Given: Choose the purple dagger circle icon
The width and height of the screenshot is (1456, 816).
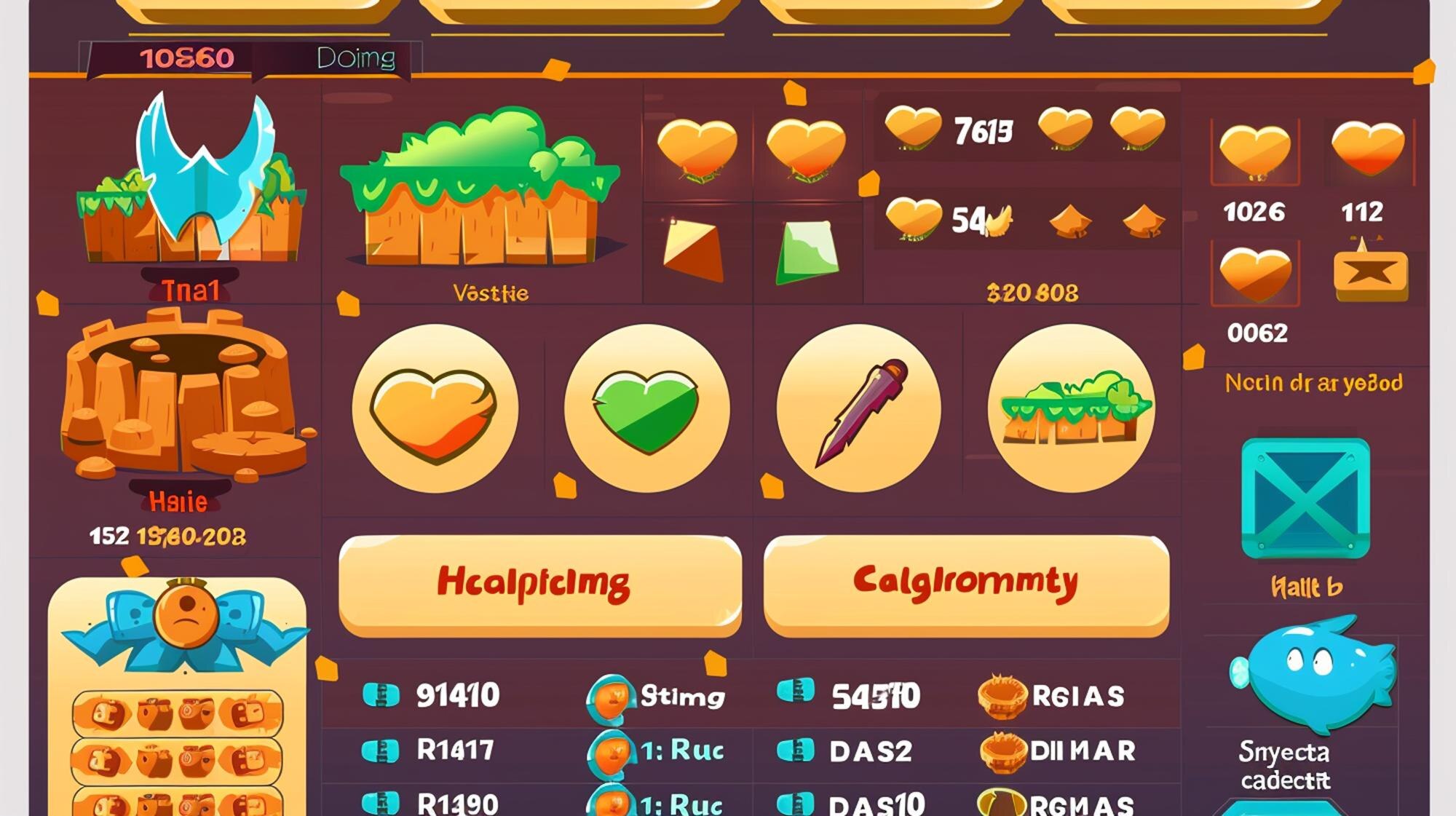Looking at the screenshot, I should (859, 408).
